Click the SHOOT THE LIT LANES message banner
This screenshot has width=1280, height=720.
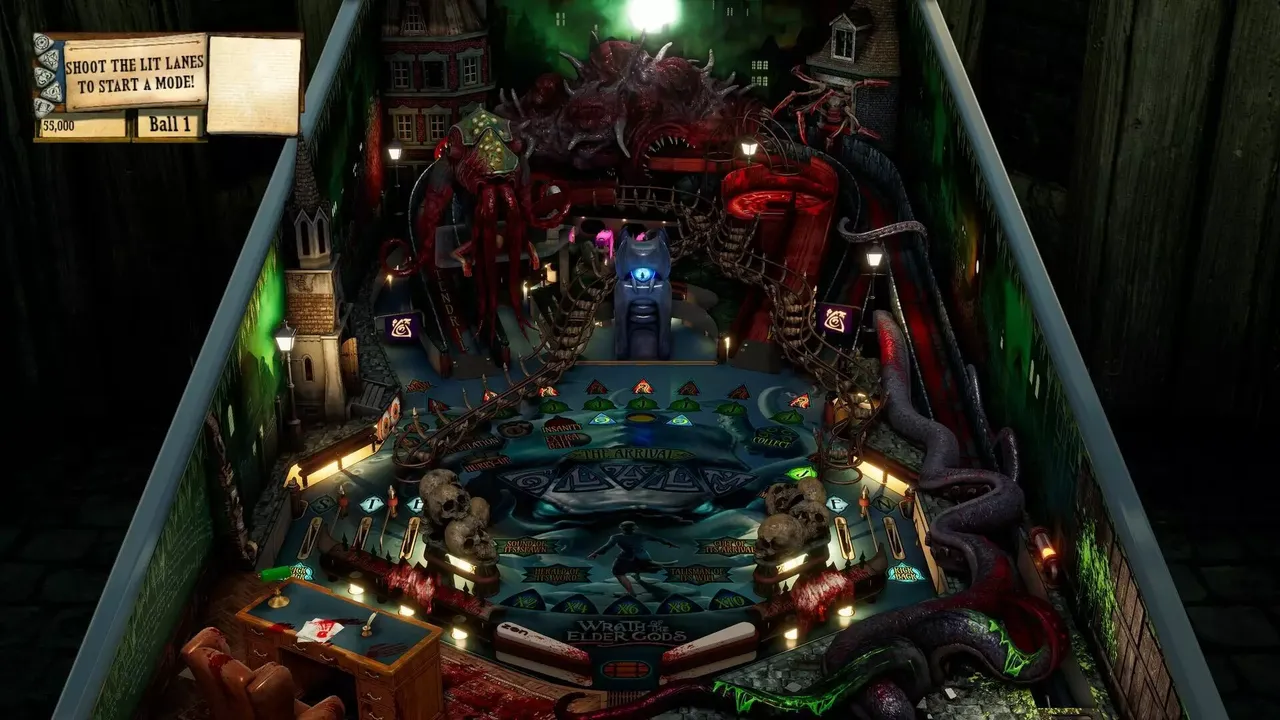[x=135, y=70]
